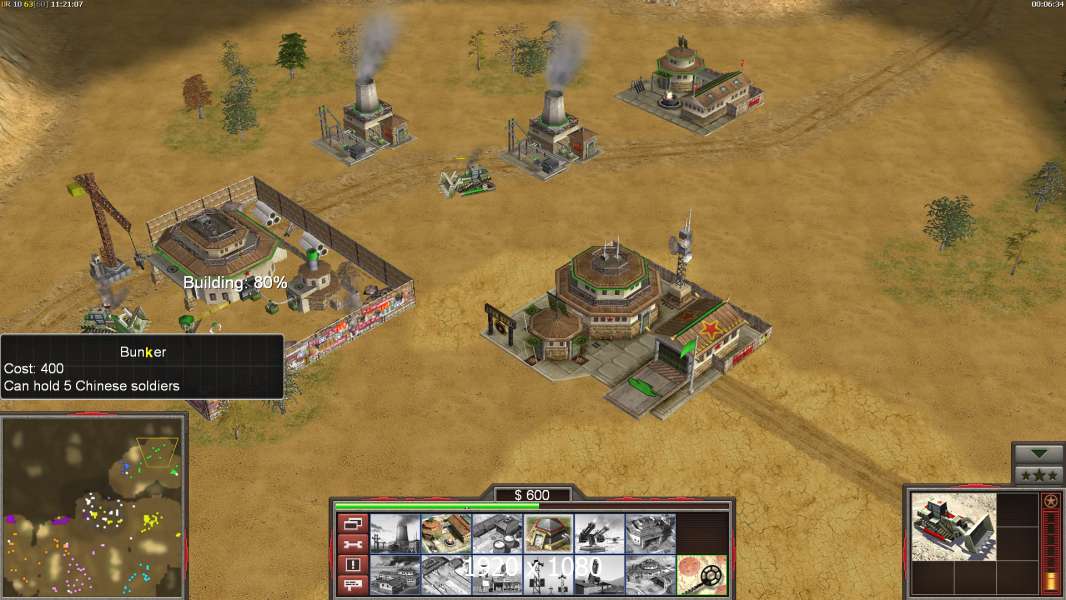Click the selected dozer portrait
The image size is (1066, 600).
(x=954, y=526)
